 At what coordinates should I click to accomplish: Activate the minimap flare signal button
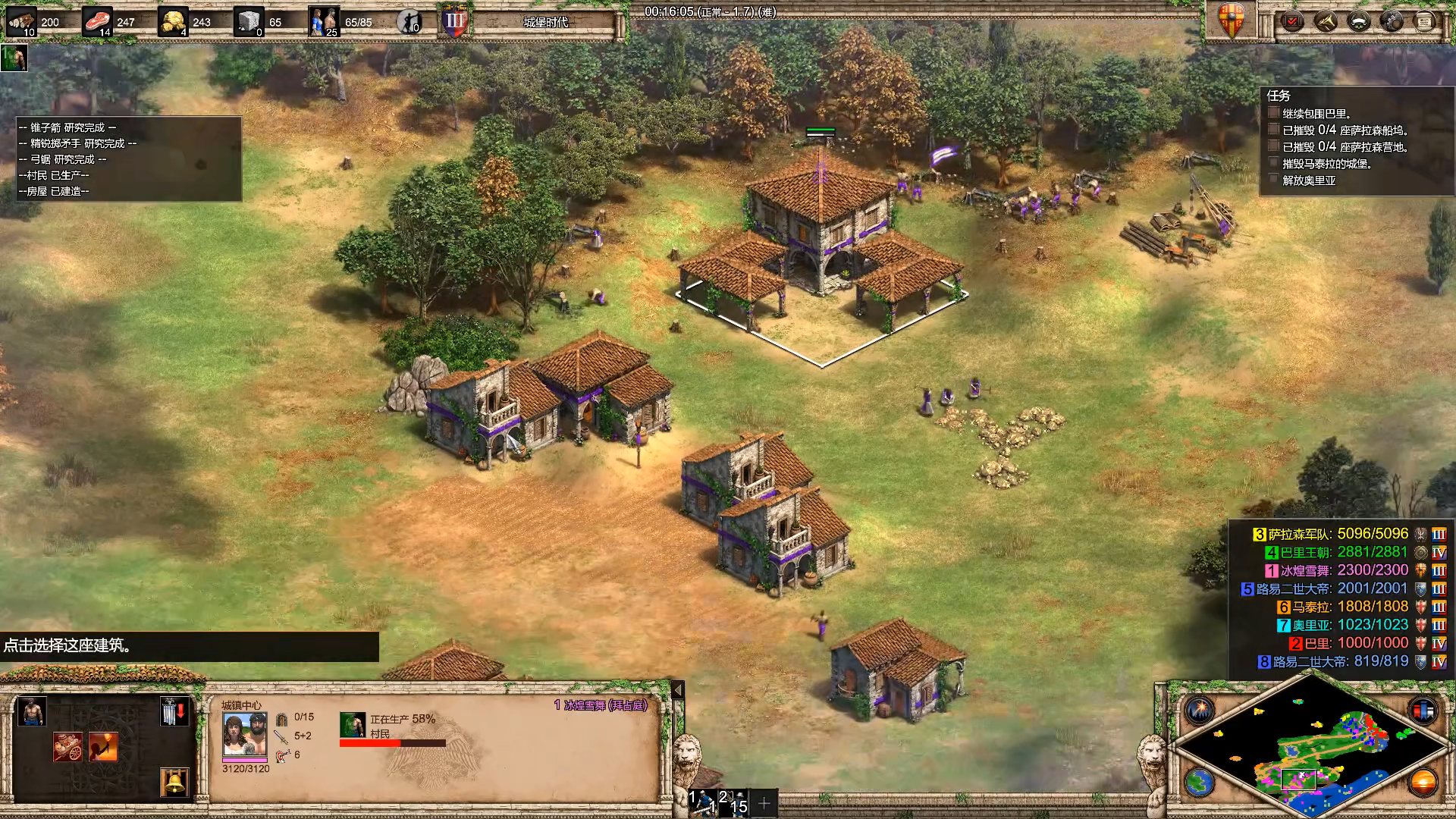click(1200, 711)
